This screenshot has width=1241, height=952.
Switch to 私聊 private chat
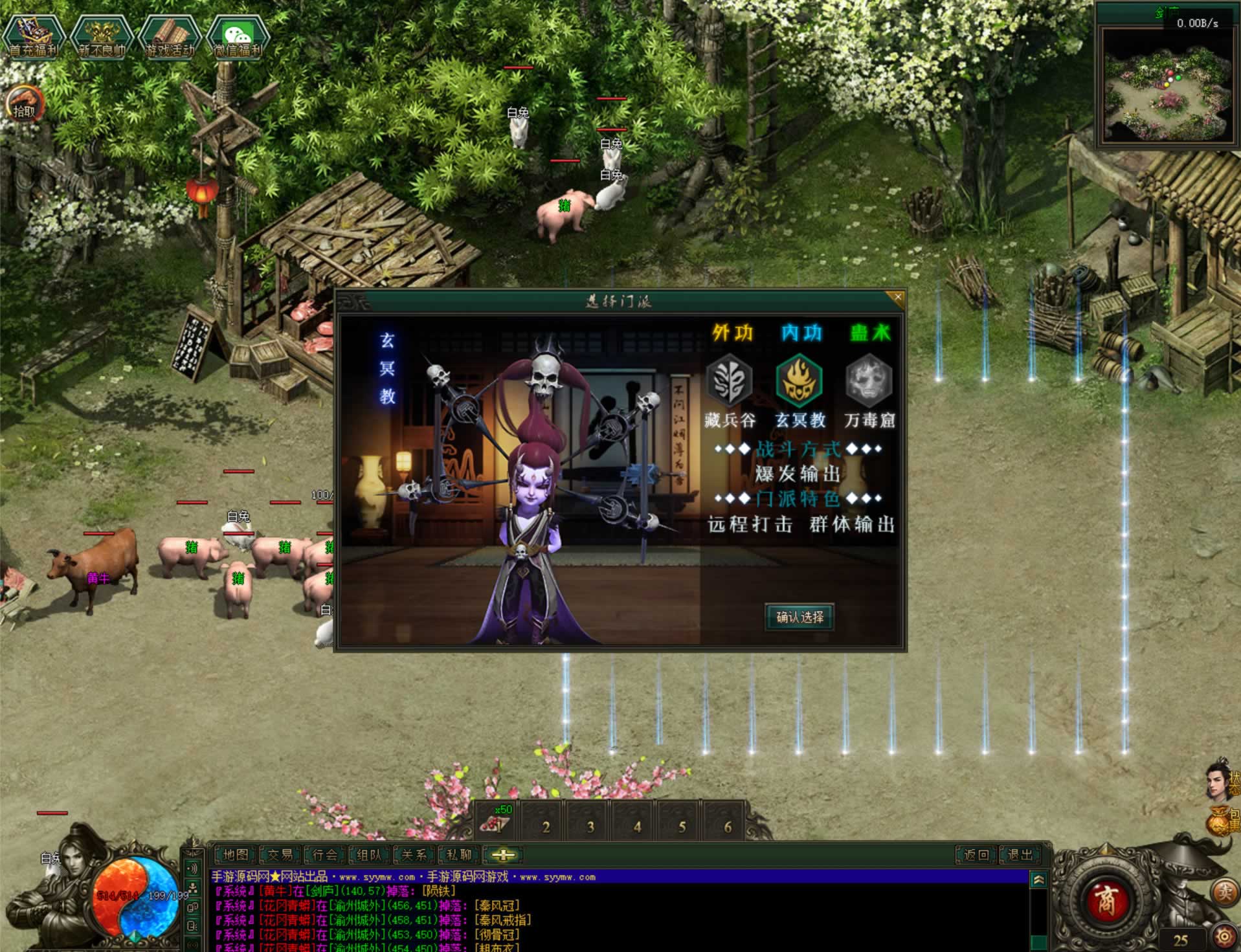(459, 855)
